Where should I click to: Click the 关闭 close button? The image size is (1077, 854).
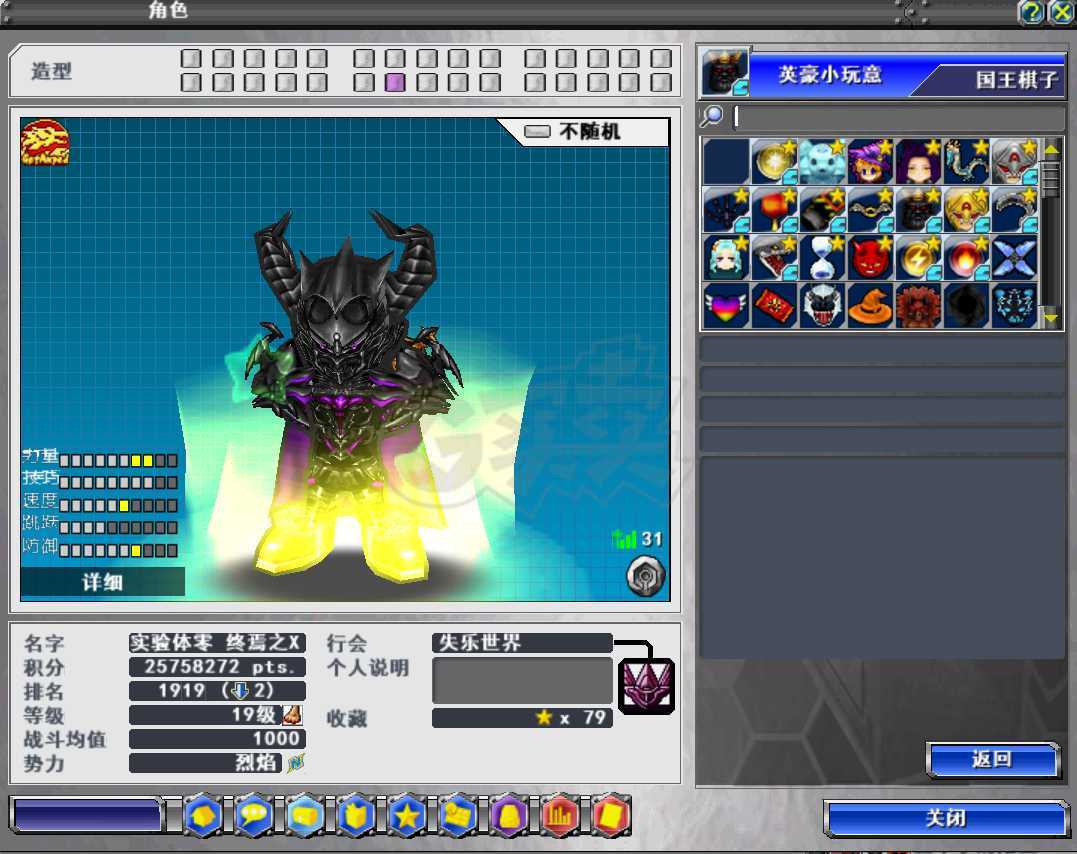click(x=945, y=819)
